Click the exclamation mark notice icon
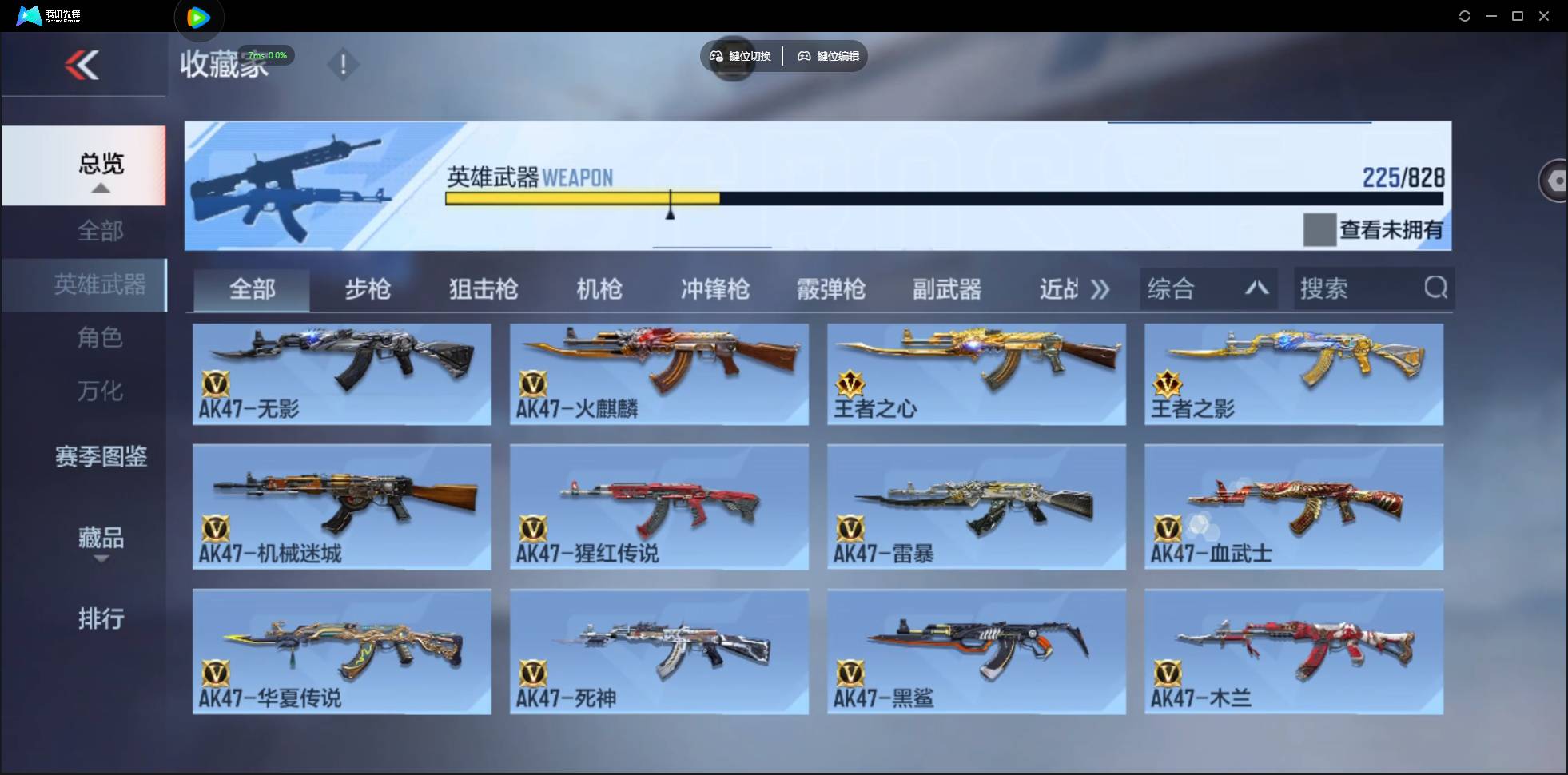Viewport: 1568px width, 775px height. tap(344, 64)
